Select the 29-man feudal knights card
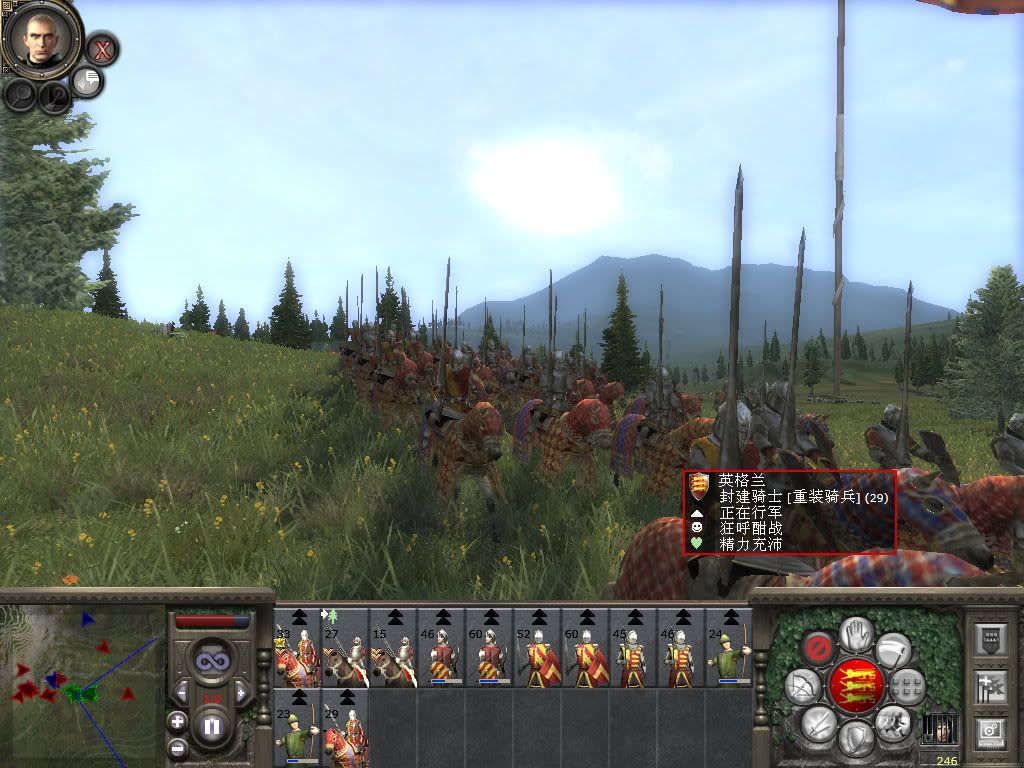 345,730
